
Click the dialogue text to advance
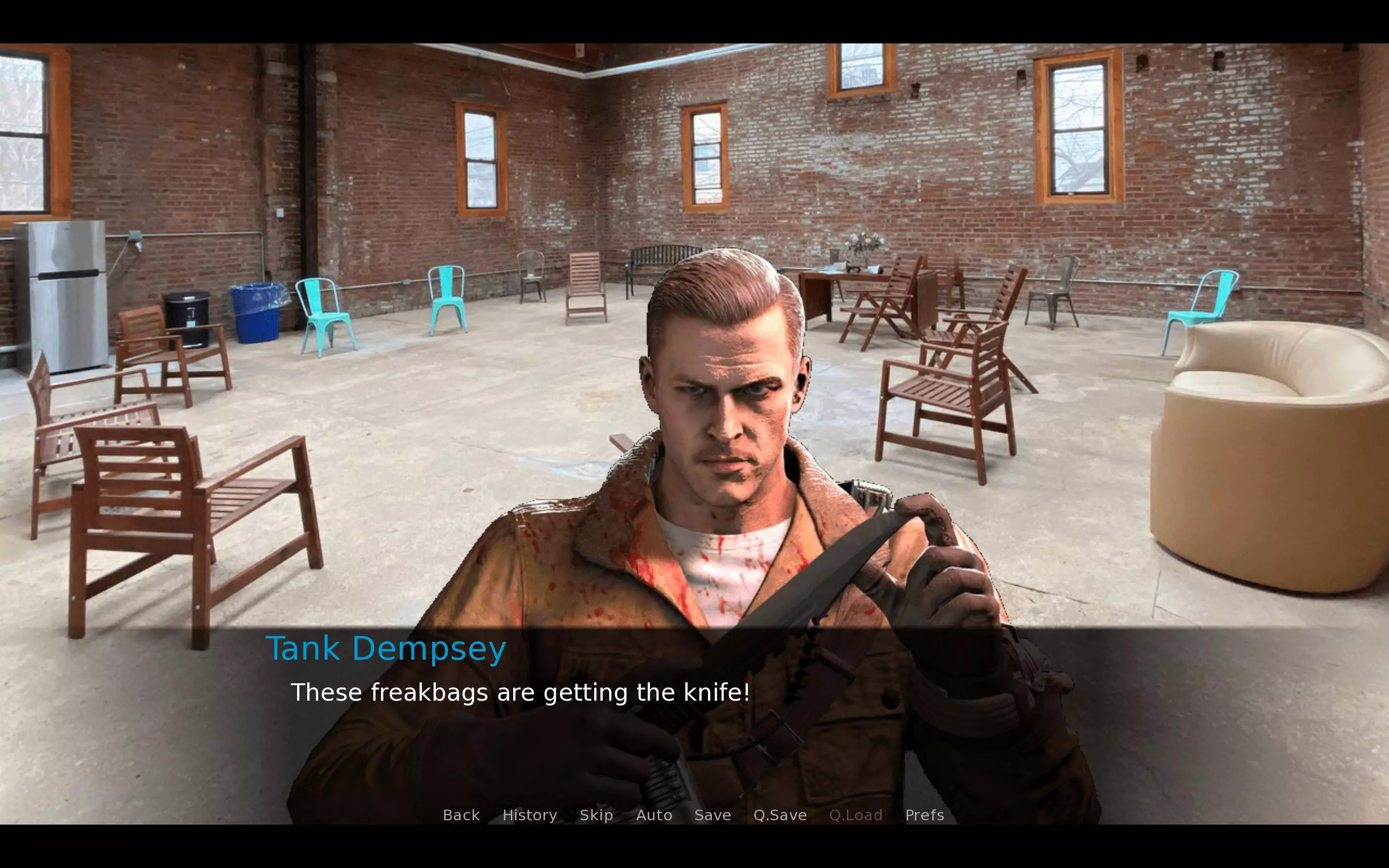(520, 692)
